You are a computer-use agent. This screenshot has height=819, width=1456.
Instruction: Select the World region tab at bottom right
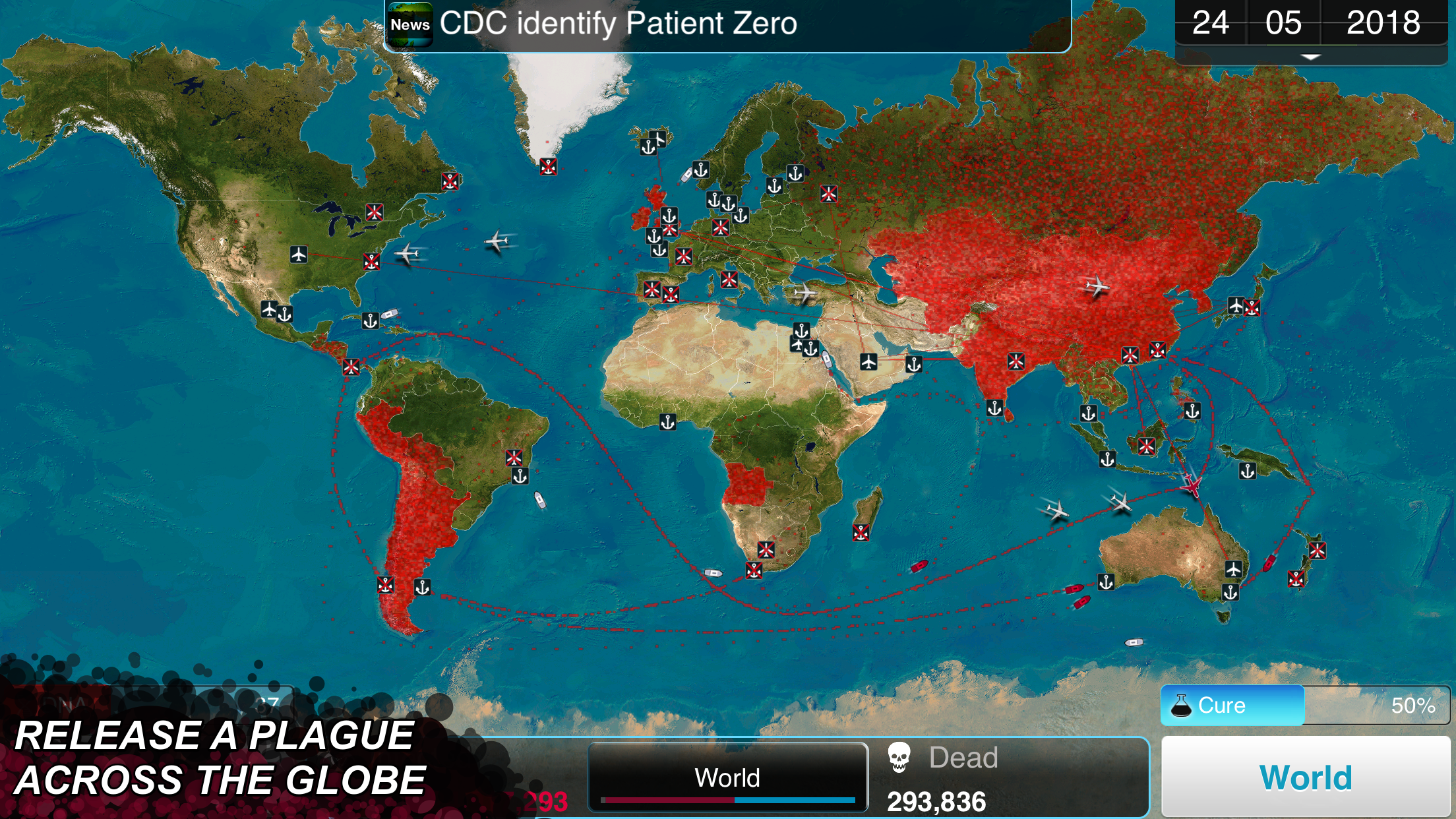[1305, 776]
